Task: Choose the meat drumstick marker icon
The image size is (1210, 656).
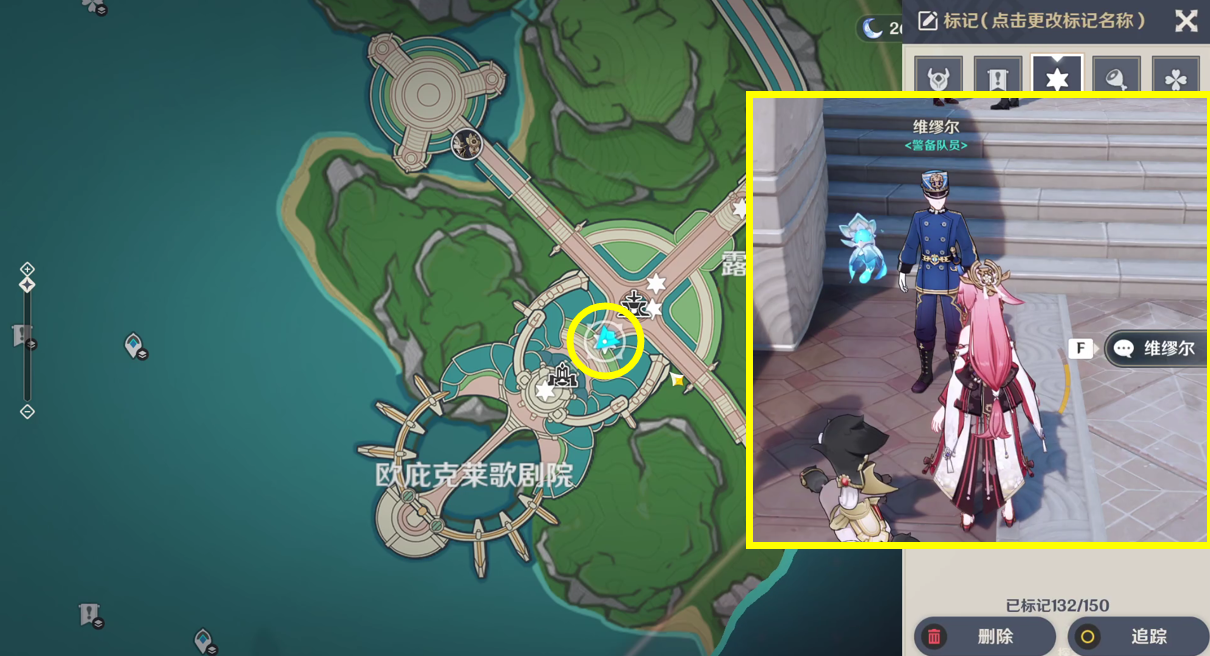Action: tap(1116, 77)
